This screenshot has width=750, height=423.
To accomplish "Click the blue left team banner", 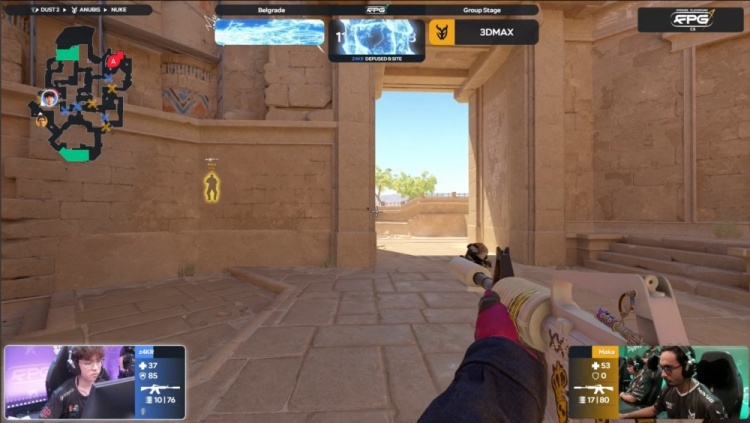I will pyautogui.click(x=269, y=32).
